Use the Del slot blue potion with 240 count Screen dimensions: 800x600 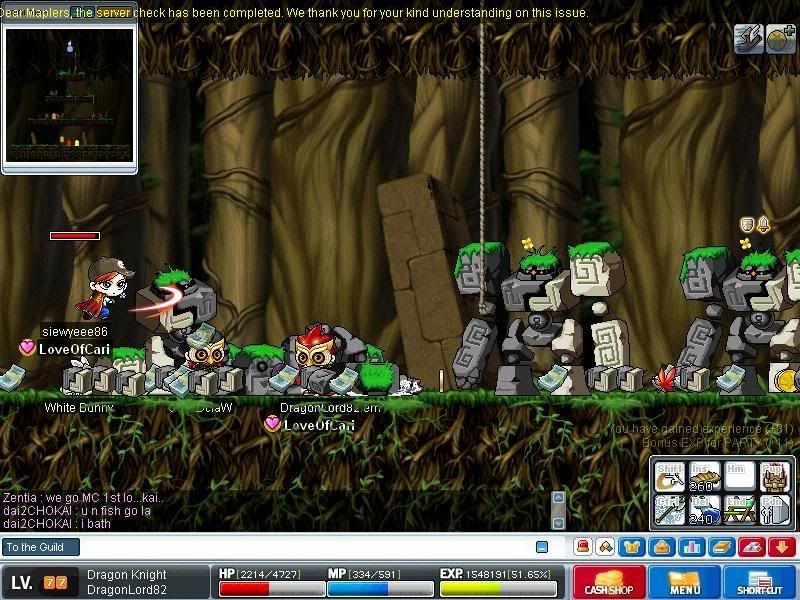tap(705, 510)
